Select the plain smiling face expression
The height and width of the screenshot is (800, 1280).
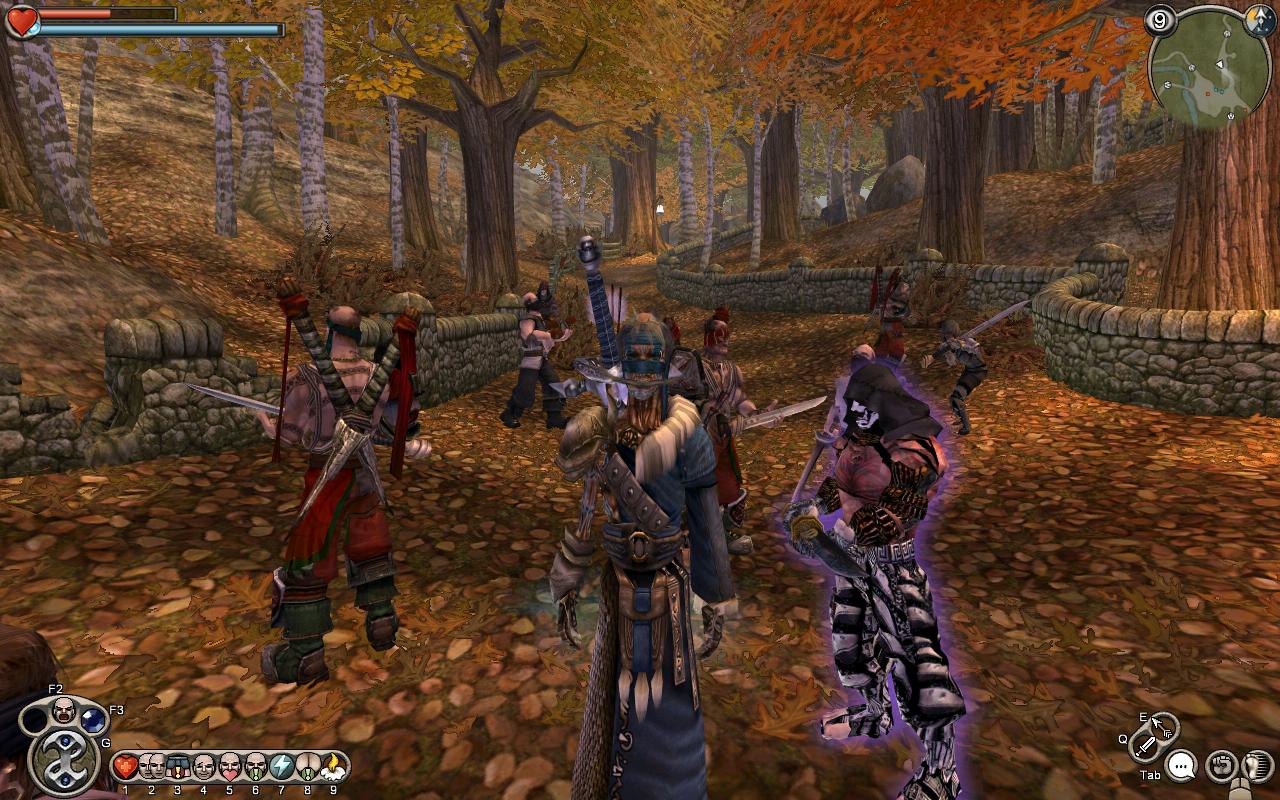(203, 767)
